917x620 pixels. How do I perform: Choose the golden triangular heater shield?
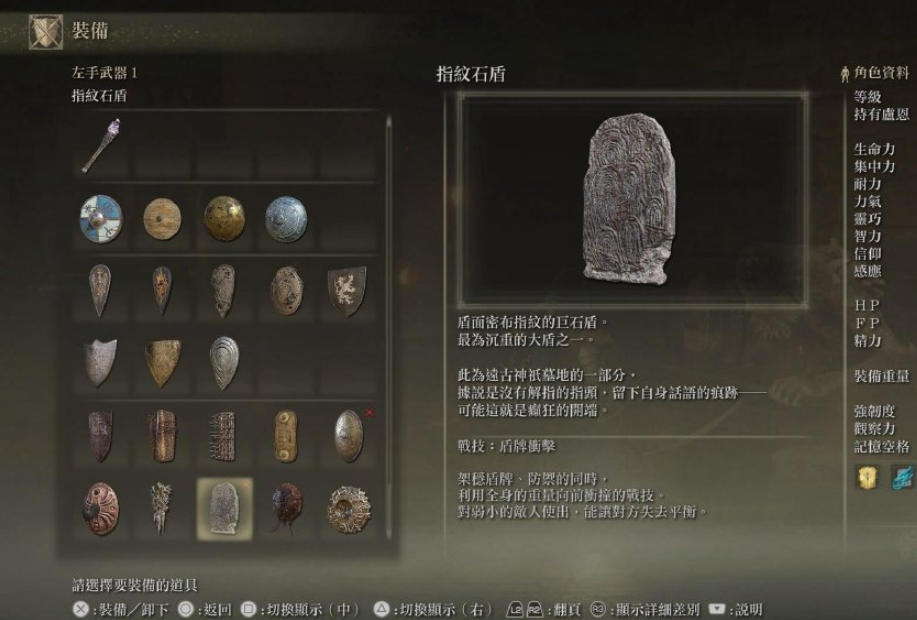162,362
